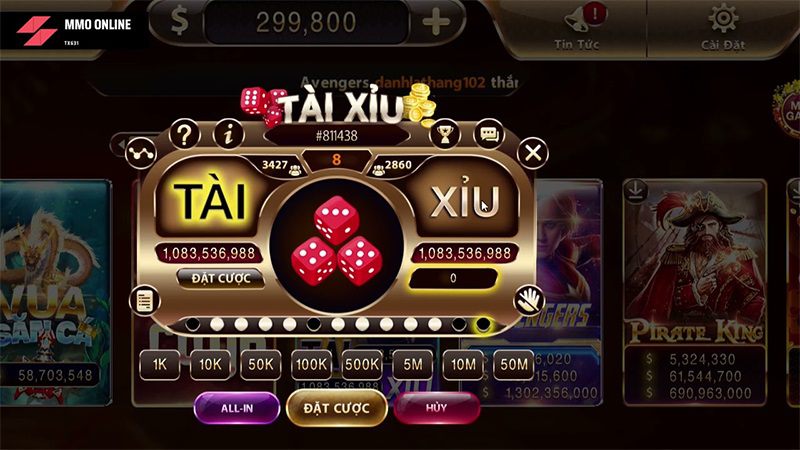Select the 500K chip
The image size is (800, 450).
tap(363, 366)
